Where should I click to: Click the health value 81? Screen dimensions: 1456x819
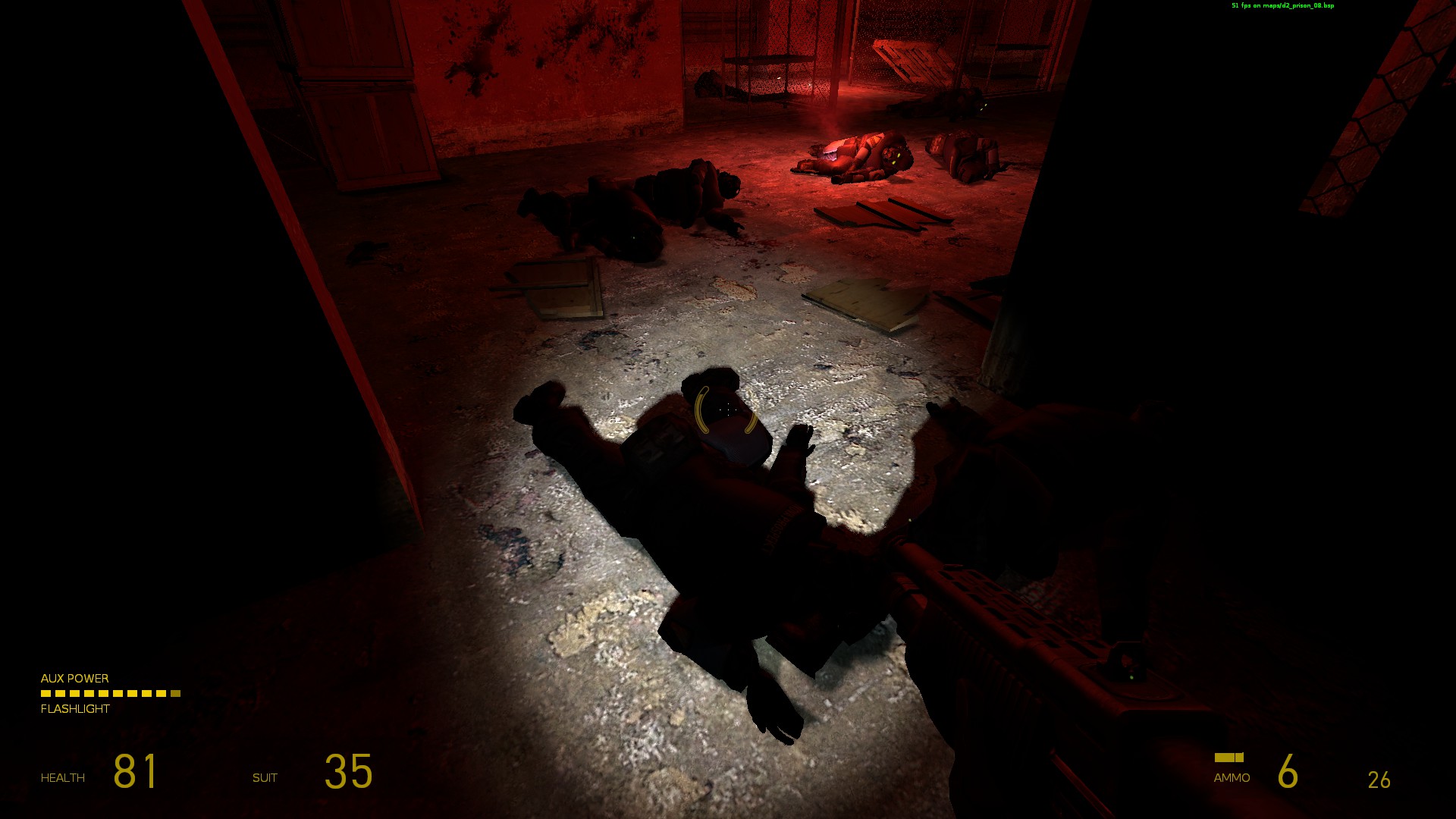(135, 770)
